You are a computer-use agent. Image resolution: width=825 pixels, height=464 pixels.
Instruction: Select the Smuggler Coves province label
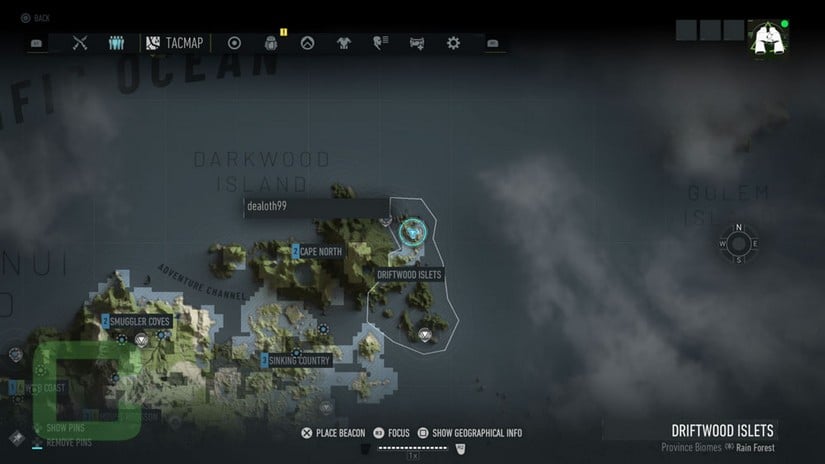[x=139, y=321]
